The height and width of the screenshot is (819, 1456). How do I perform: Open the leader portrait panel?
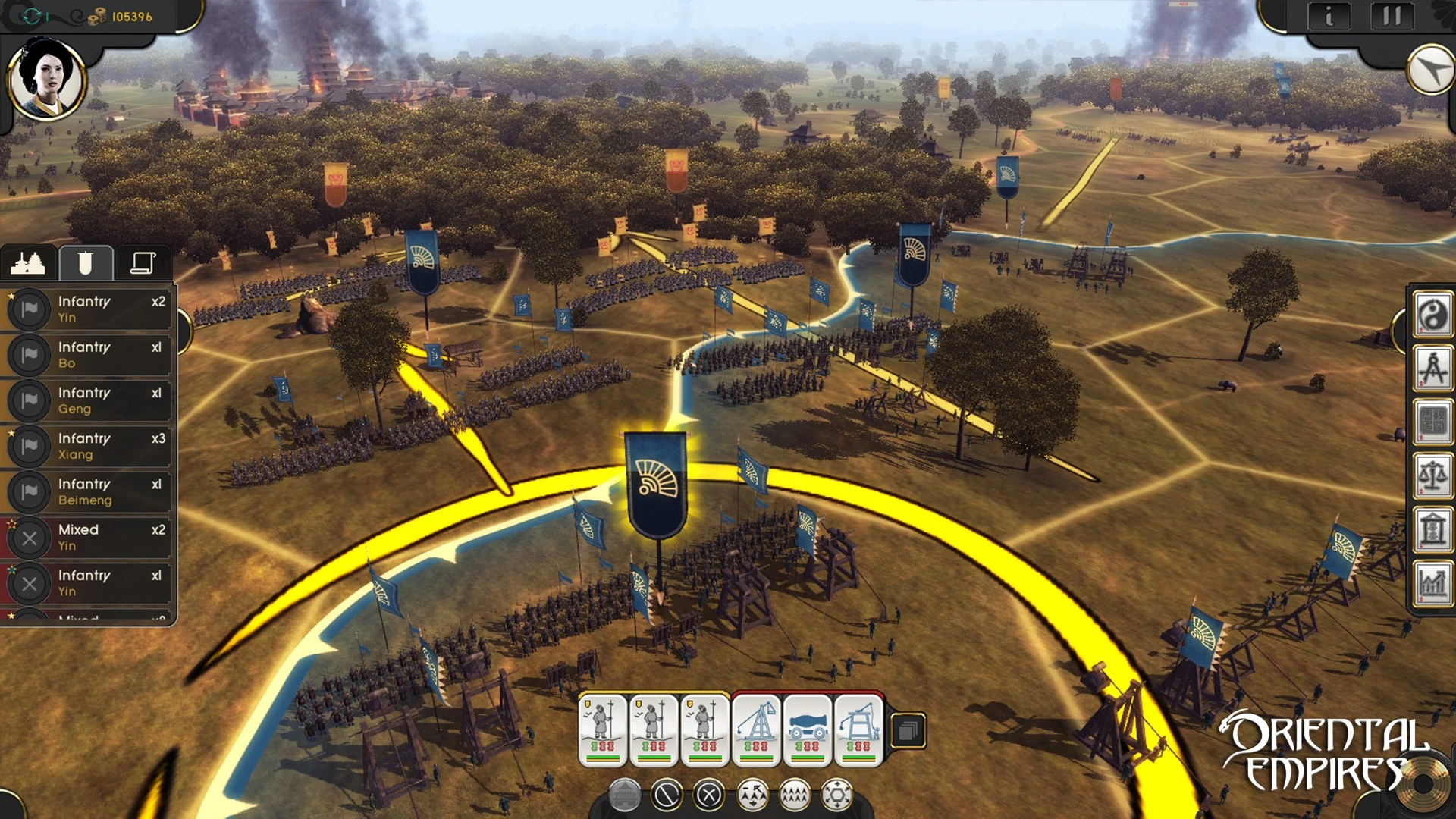(46, 80)
